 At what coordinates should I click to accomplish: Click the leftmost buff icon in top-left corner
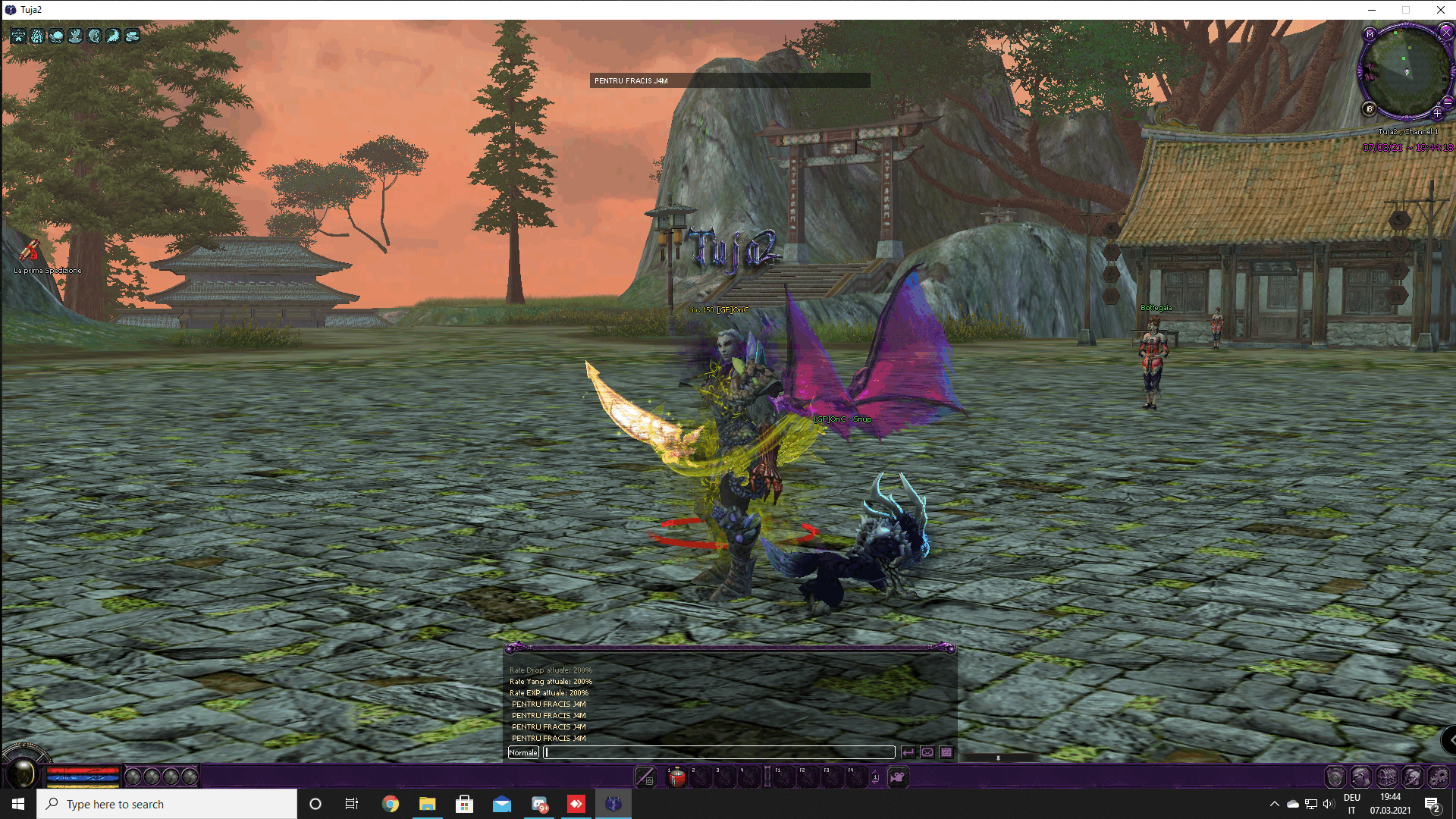click(17, 36)
